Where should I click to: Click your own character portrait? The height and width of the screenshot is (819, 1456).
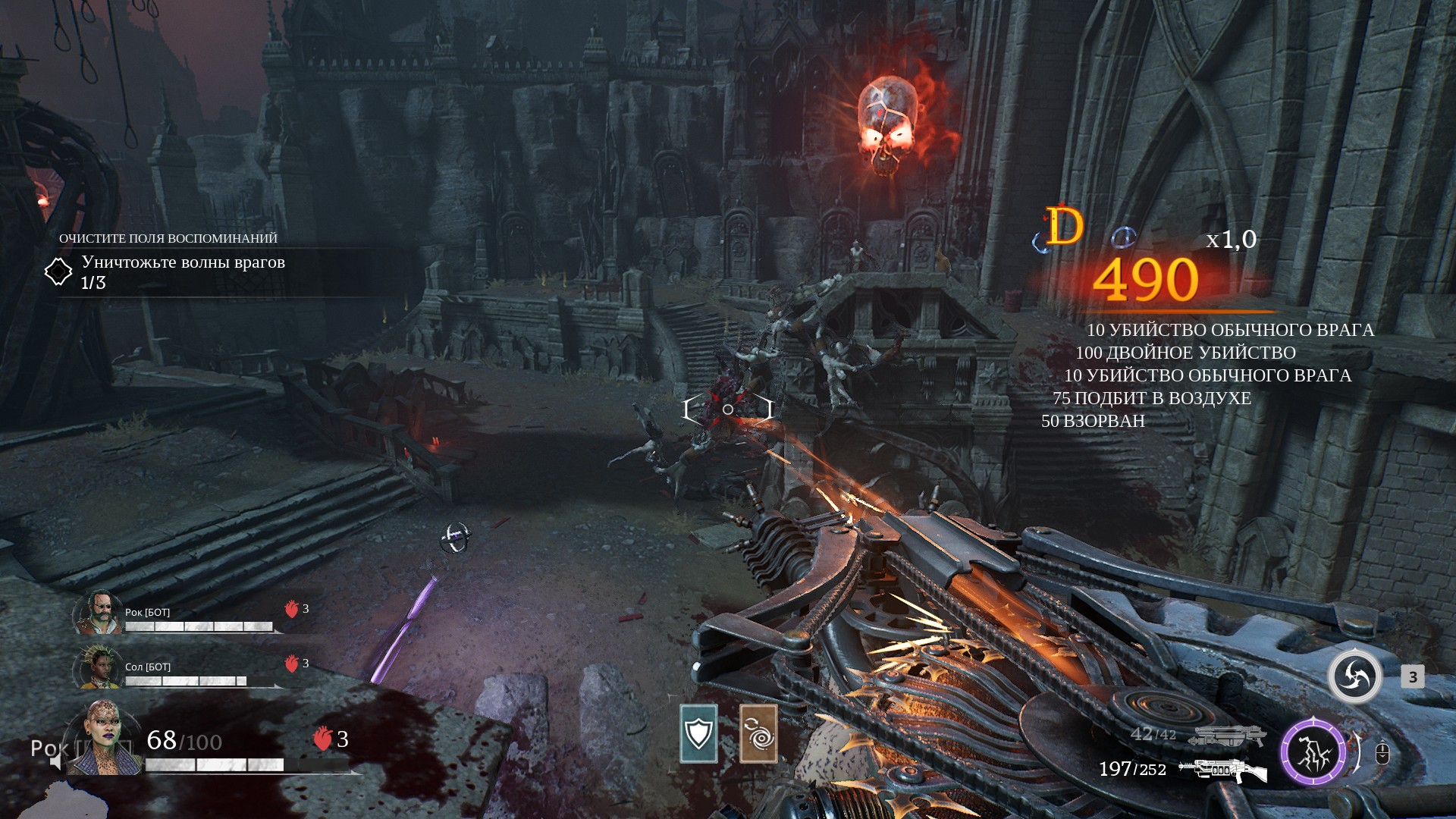pyautogui.click(x=105, y=739)
